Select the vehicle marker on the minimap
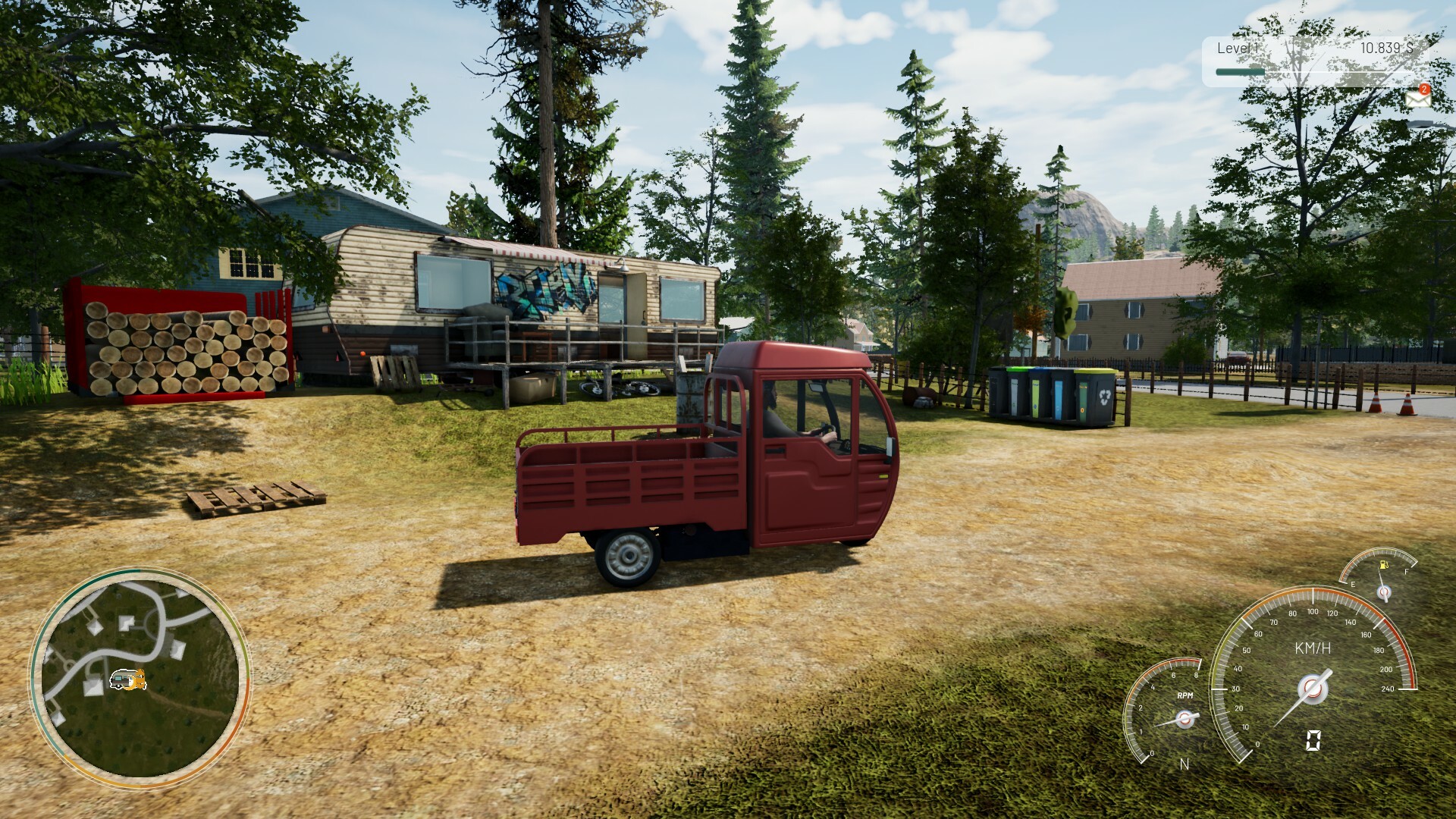 click(x=127, y=679)
